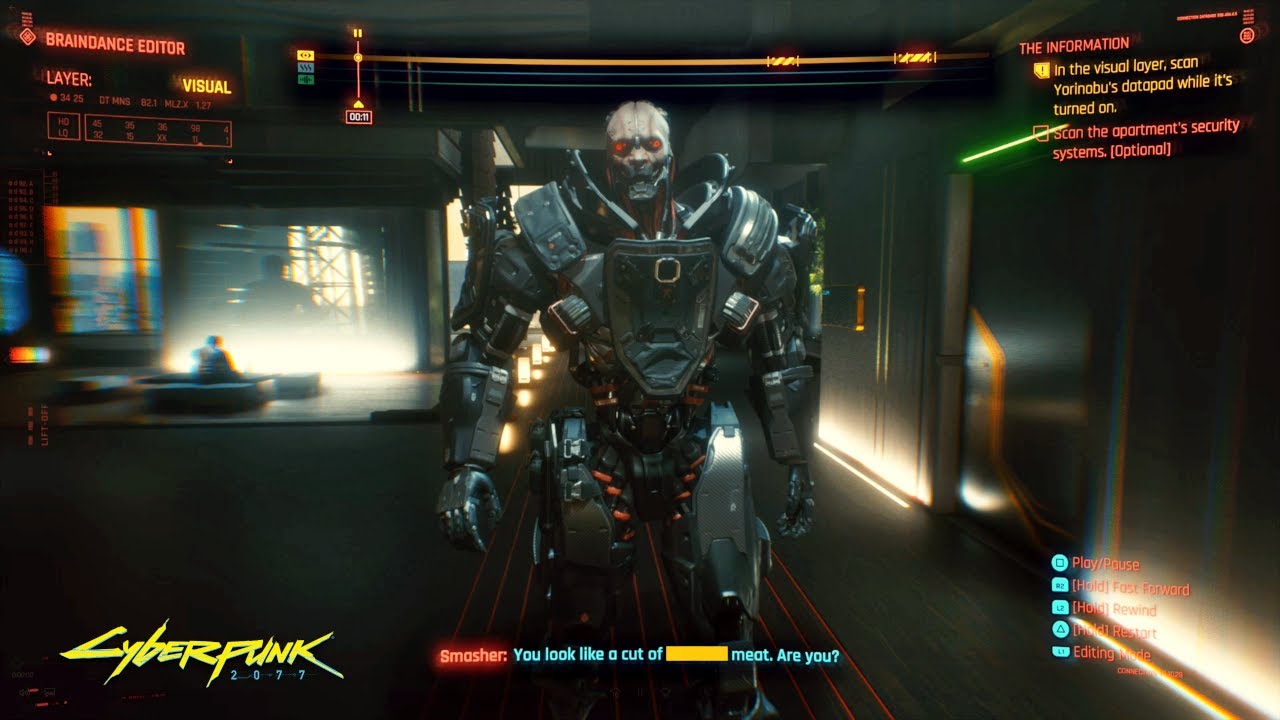Screen dimensions: 1280x720
Task: Click the R2 Fast Forward icon
Action: [1060, 586]
